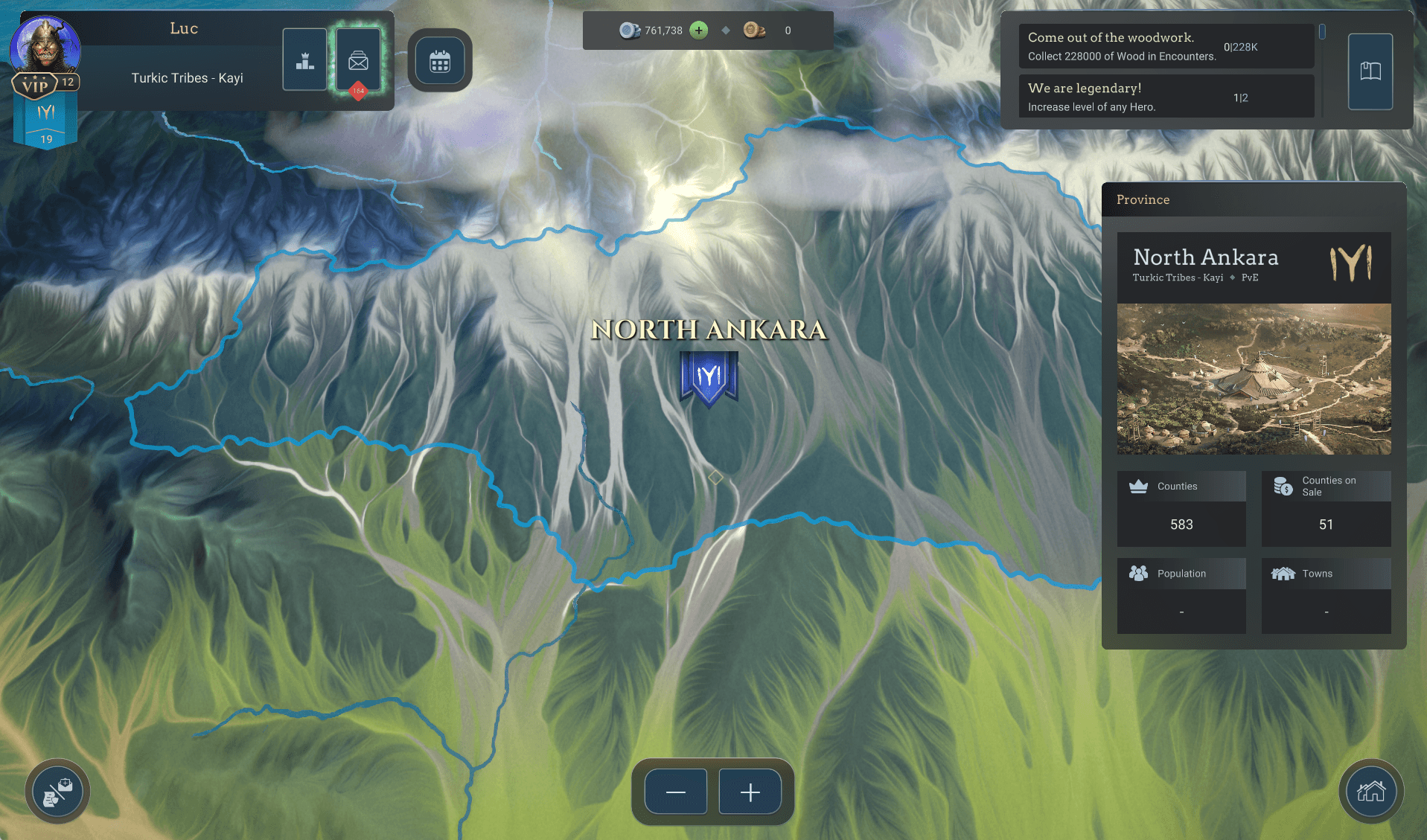Open the mail inbox with 164 notifications

(x=358, y=60)
